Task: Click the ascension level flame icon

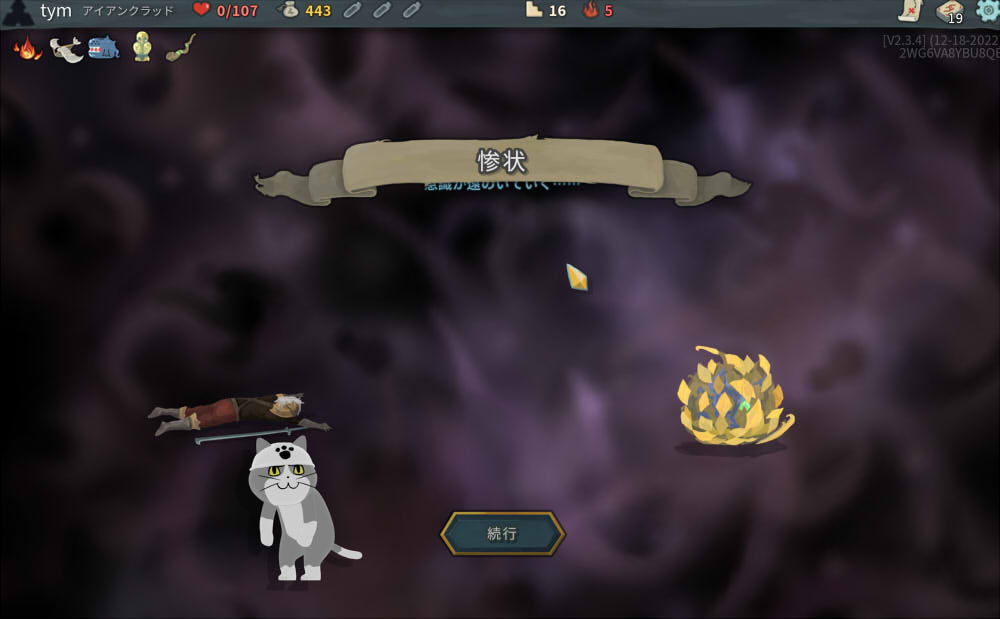Action: coord(590,11)
